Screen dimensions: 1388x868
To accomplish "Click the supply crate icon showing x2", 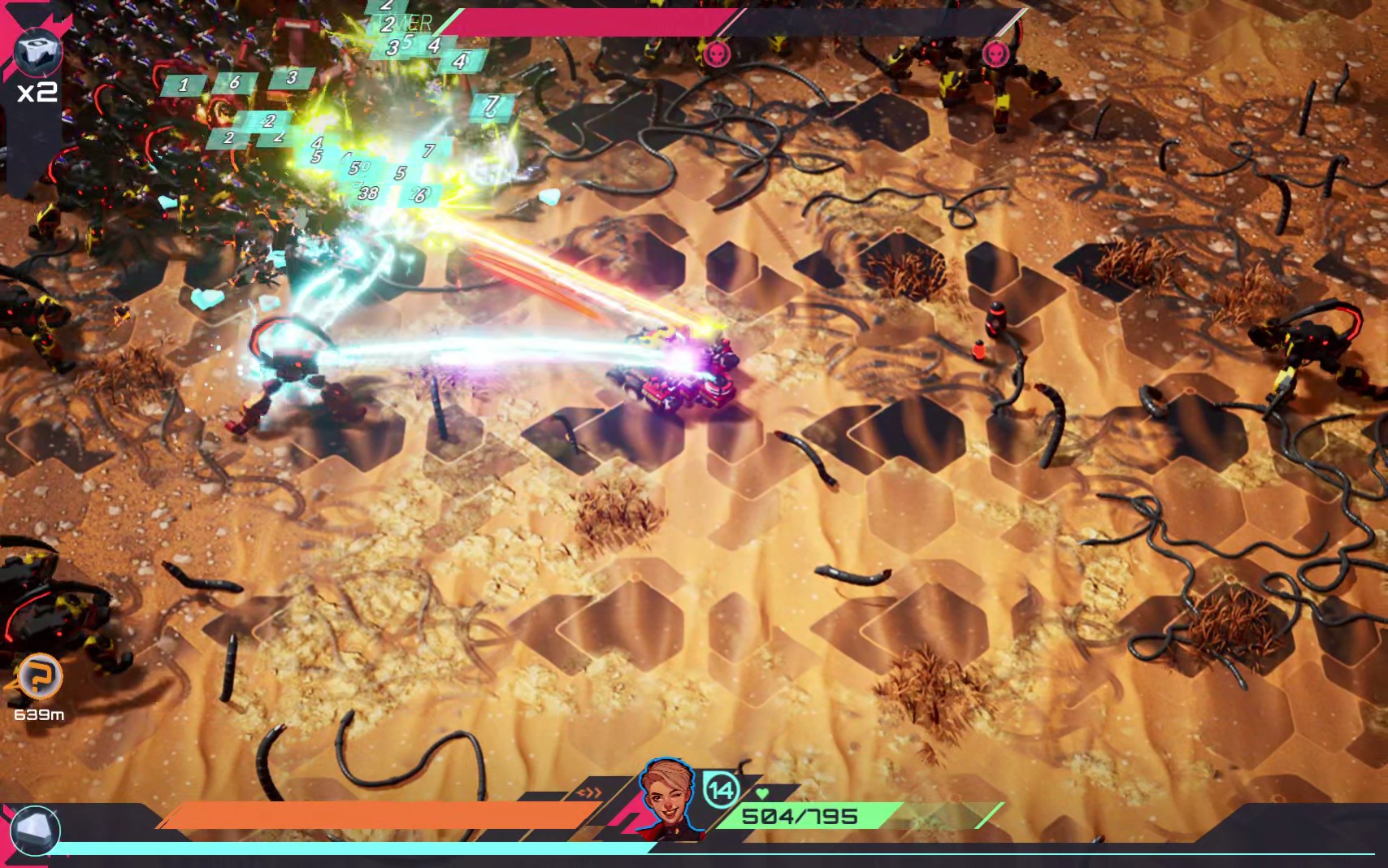I will coord(36,52).
